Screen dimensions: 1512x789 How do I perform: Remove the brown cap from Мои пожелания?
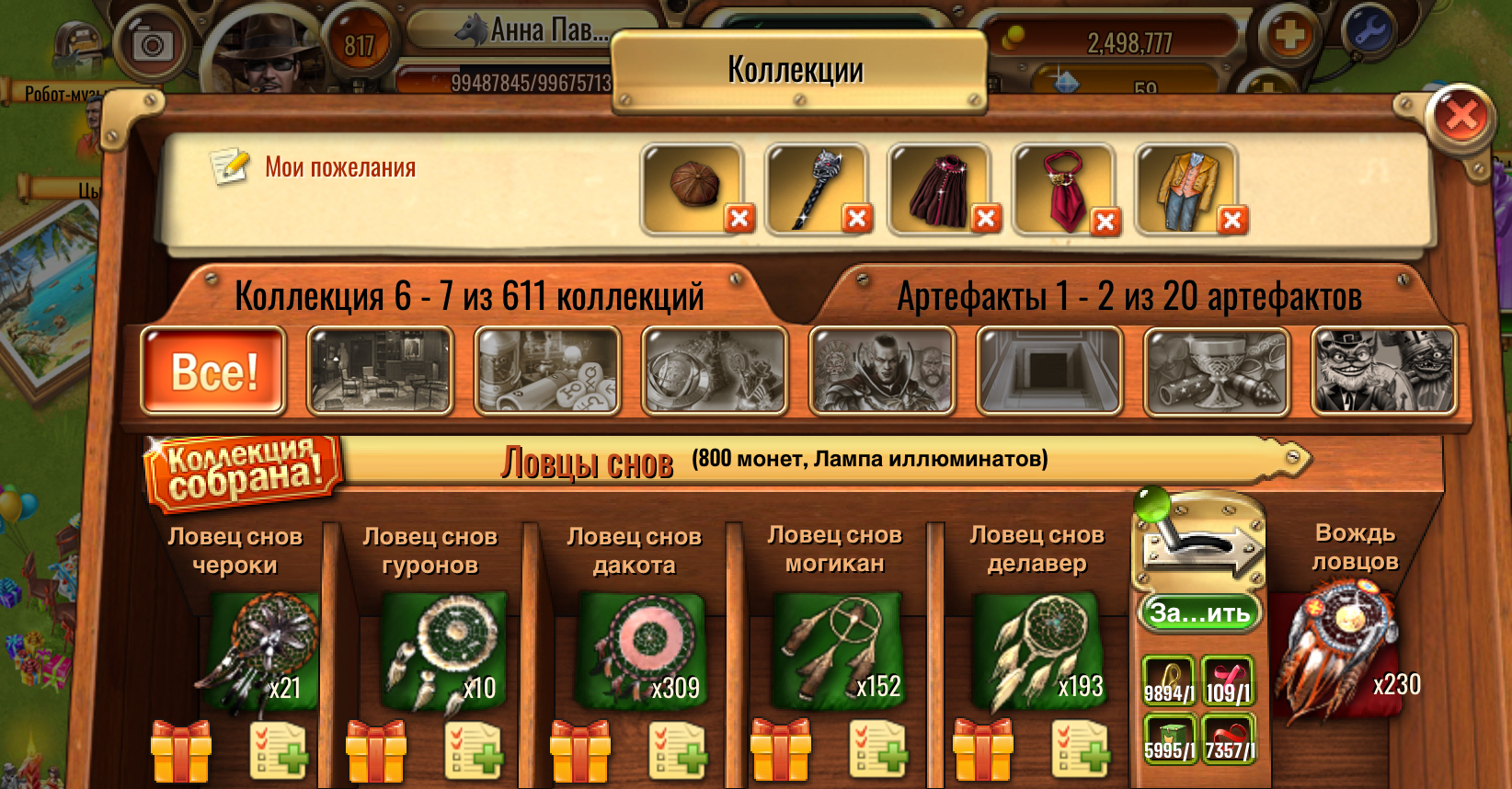click(x=739, y=219)
